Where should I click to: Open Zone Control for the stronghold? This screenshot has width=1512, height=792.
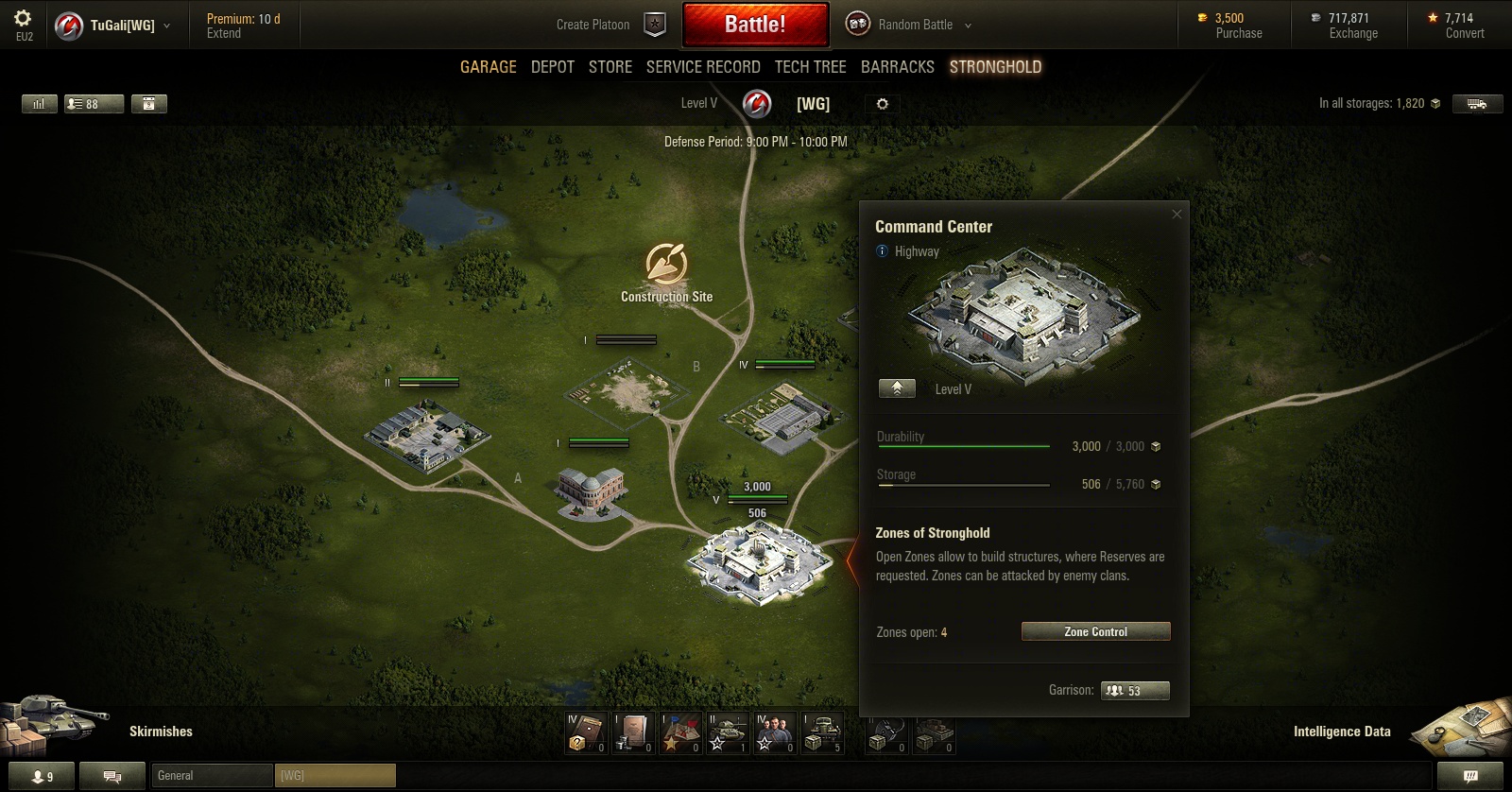(1095, 631)
